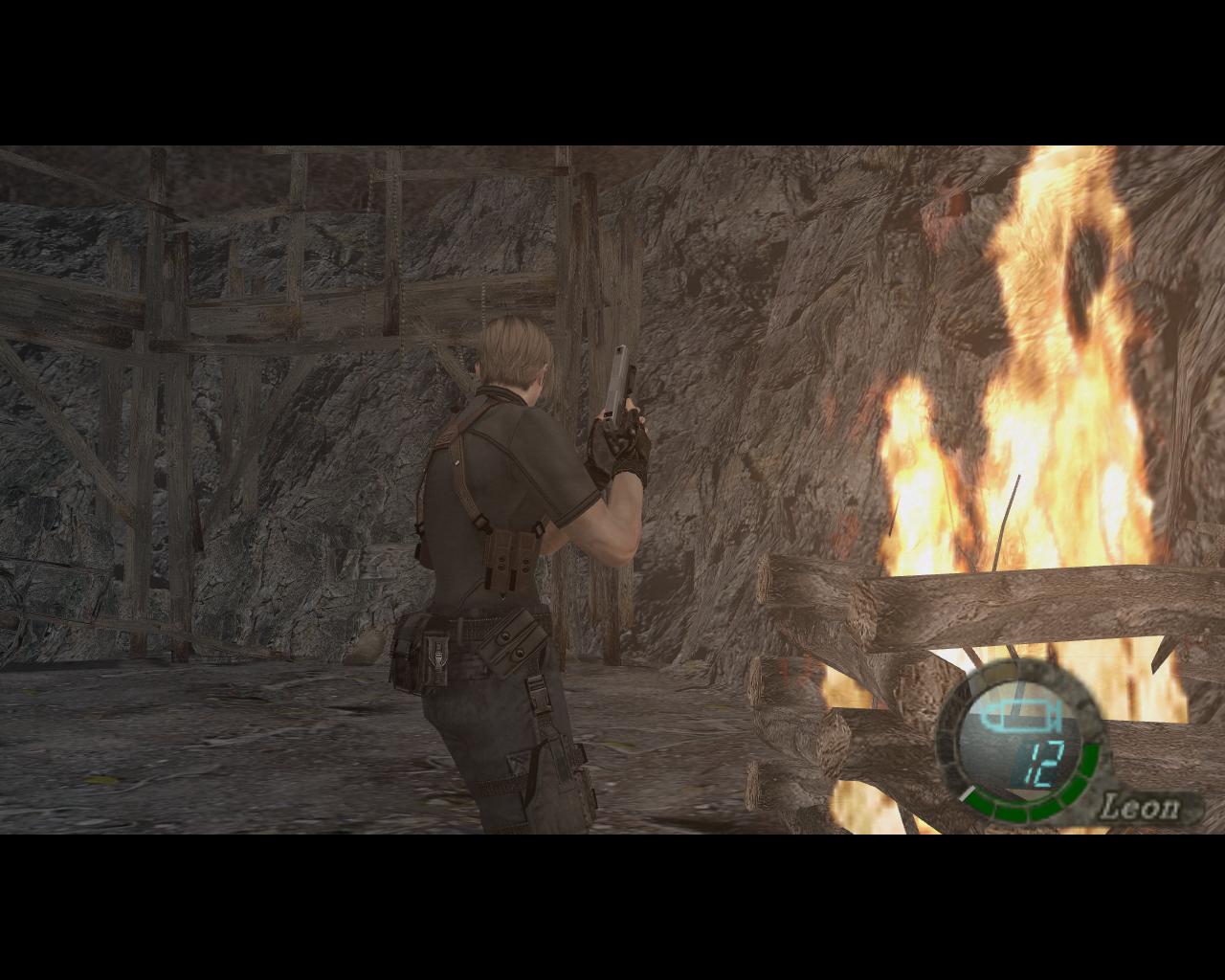The height and width of the screenshot is (980, 1225).
Task: Select the Leon character name label
Action: point(1141,807)
